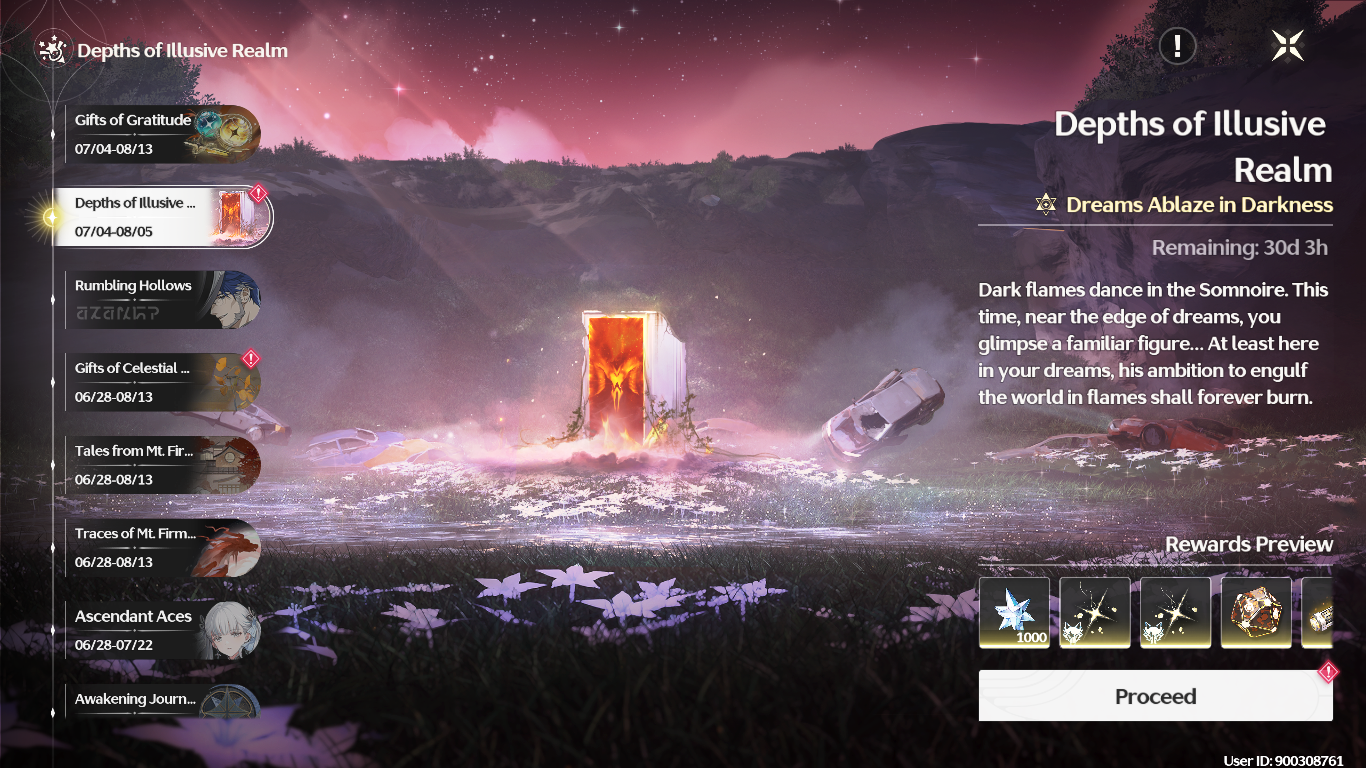Image resolution: width=1366 pixels, height=768 pixels.
Task: View the orange crystal cube reward
Action: [1256, 612]
